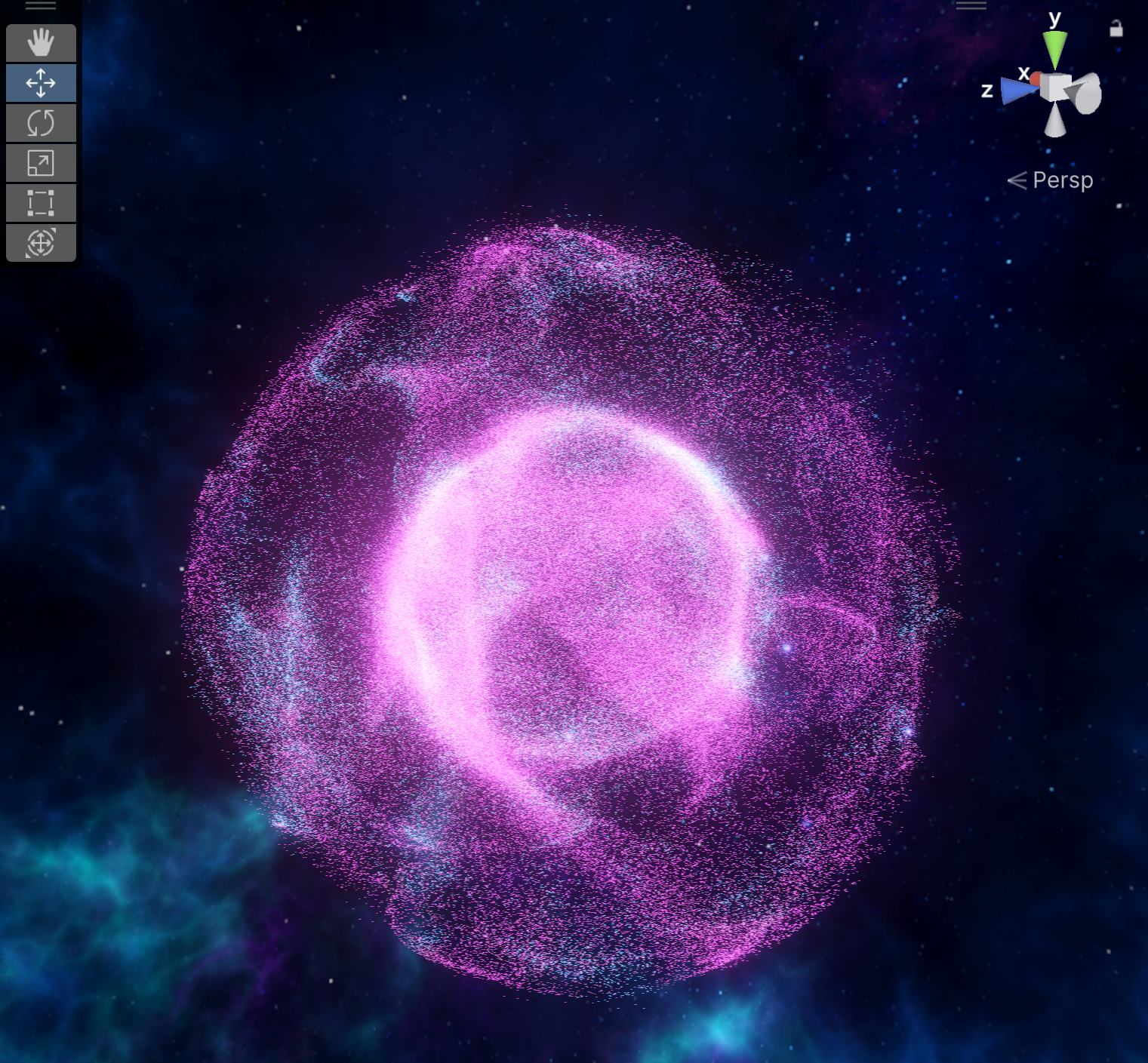Lock the scene view rotation padlock

tap(1115, 30)
